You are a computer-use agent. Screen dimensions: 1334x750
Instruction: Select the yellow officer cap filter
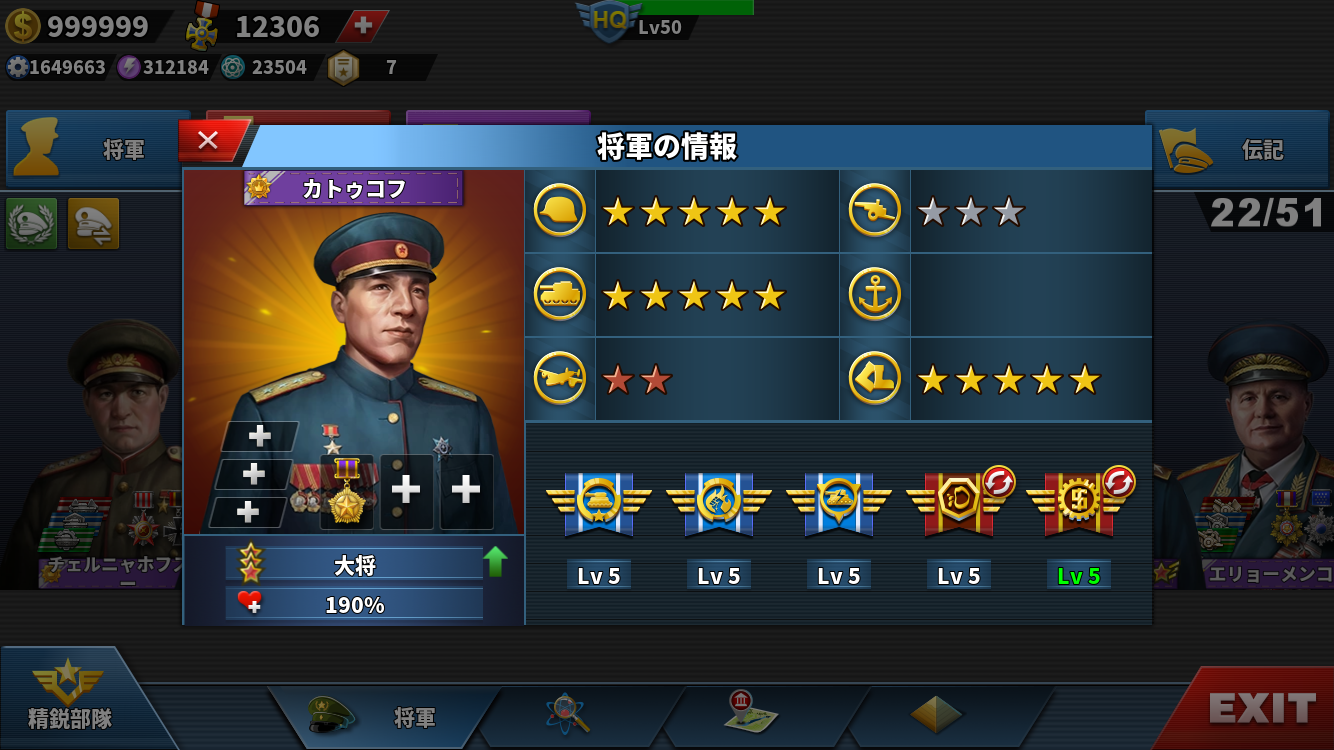click(x=93, y=223)
